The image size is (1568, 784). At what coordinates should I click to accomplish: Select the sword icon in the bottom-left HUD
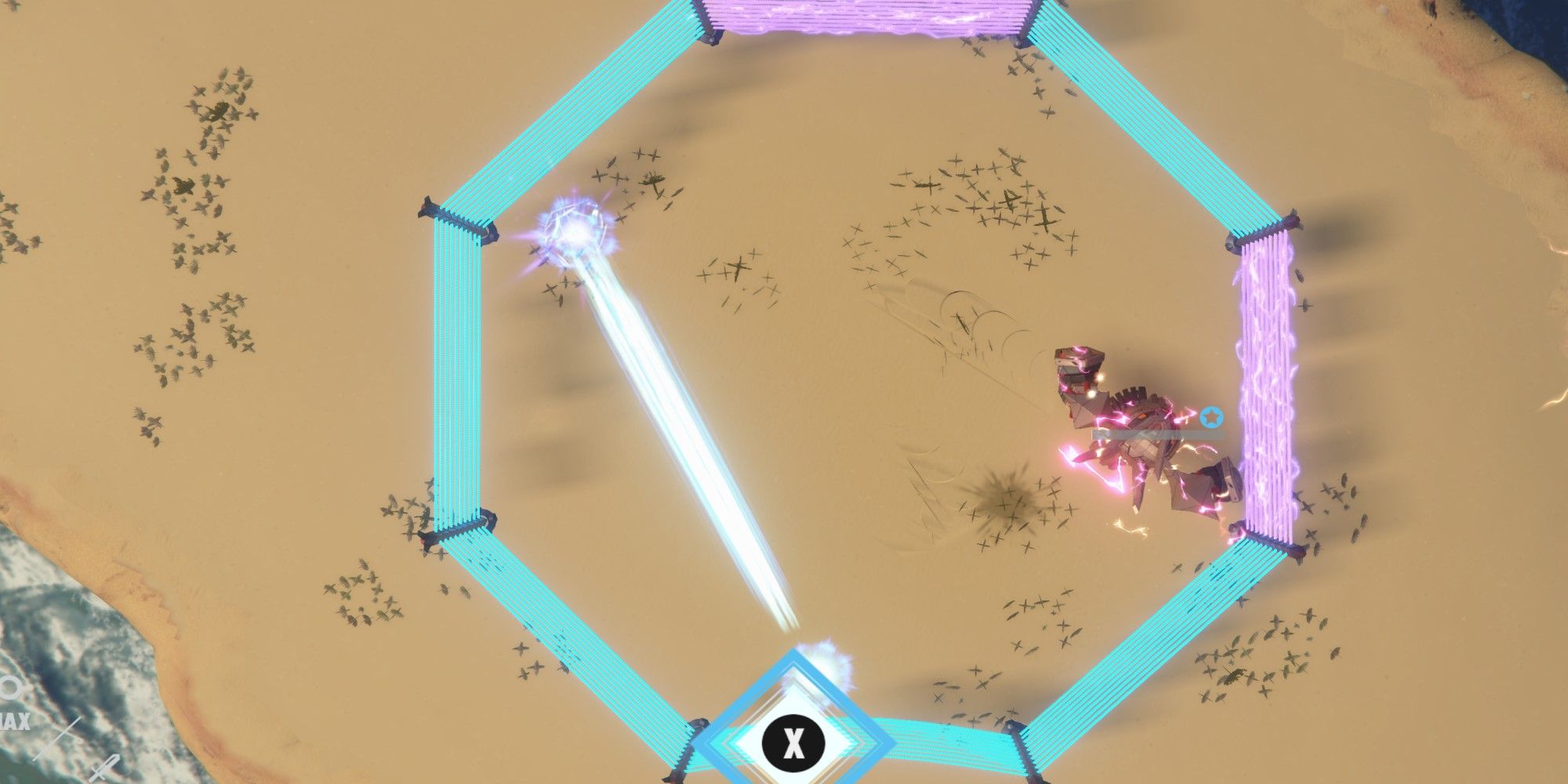[x=56, y=739]
